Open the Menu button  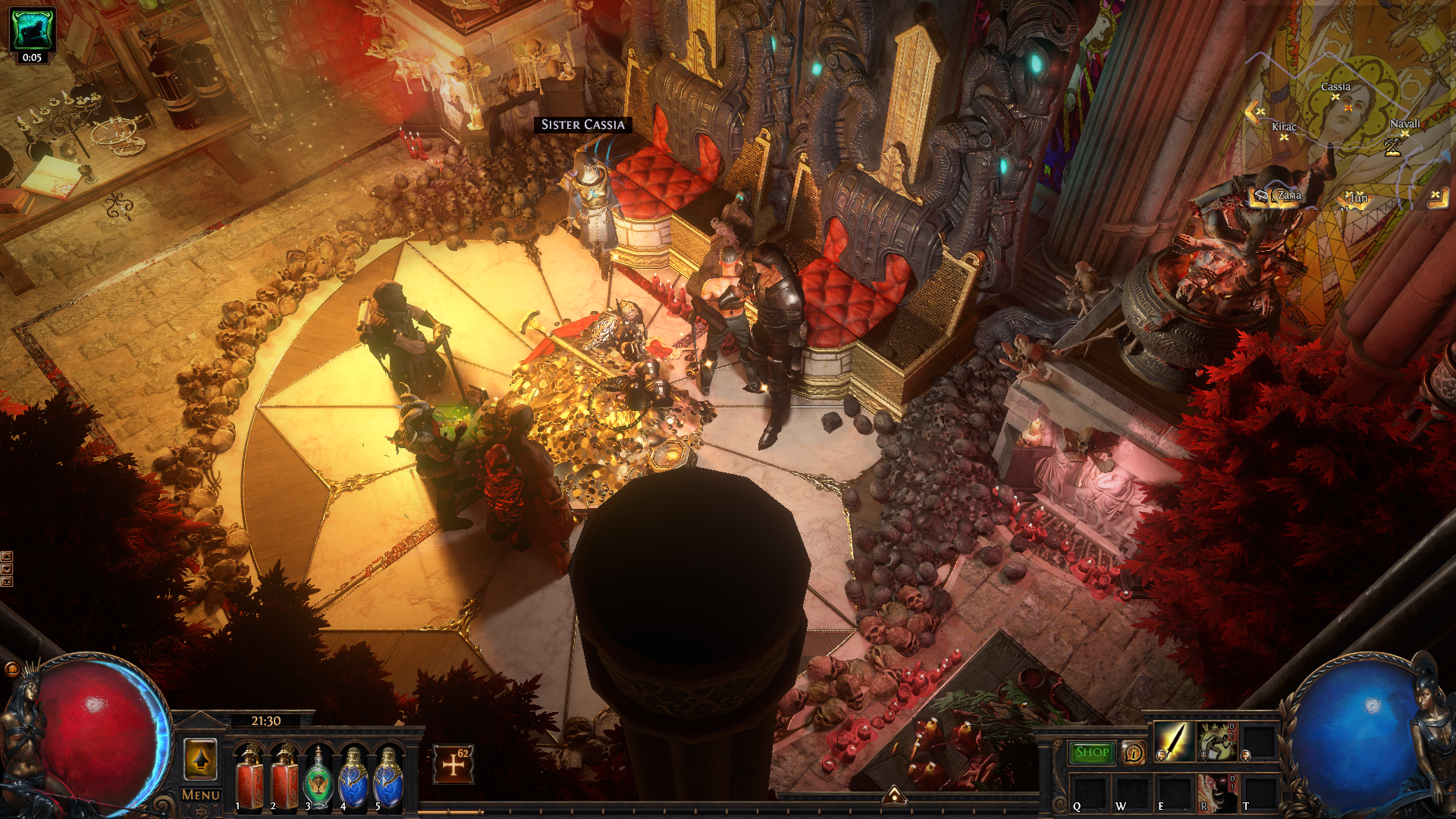(201, 795)
